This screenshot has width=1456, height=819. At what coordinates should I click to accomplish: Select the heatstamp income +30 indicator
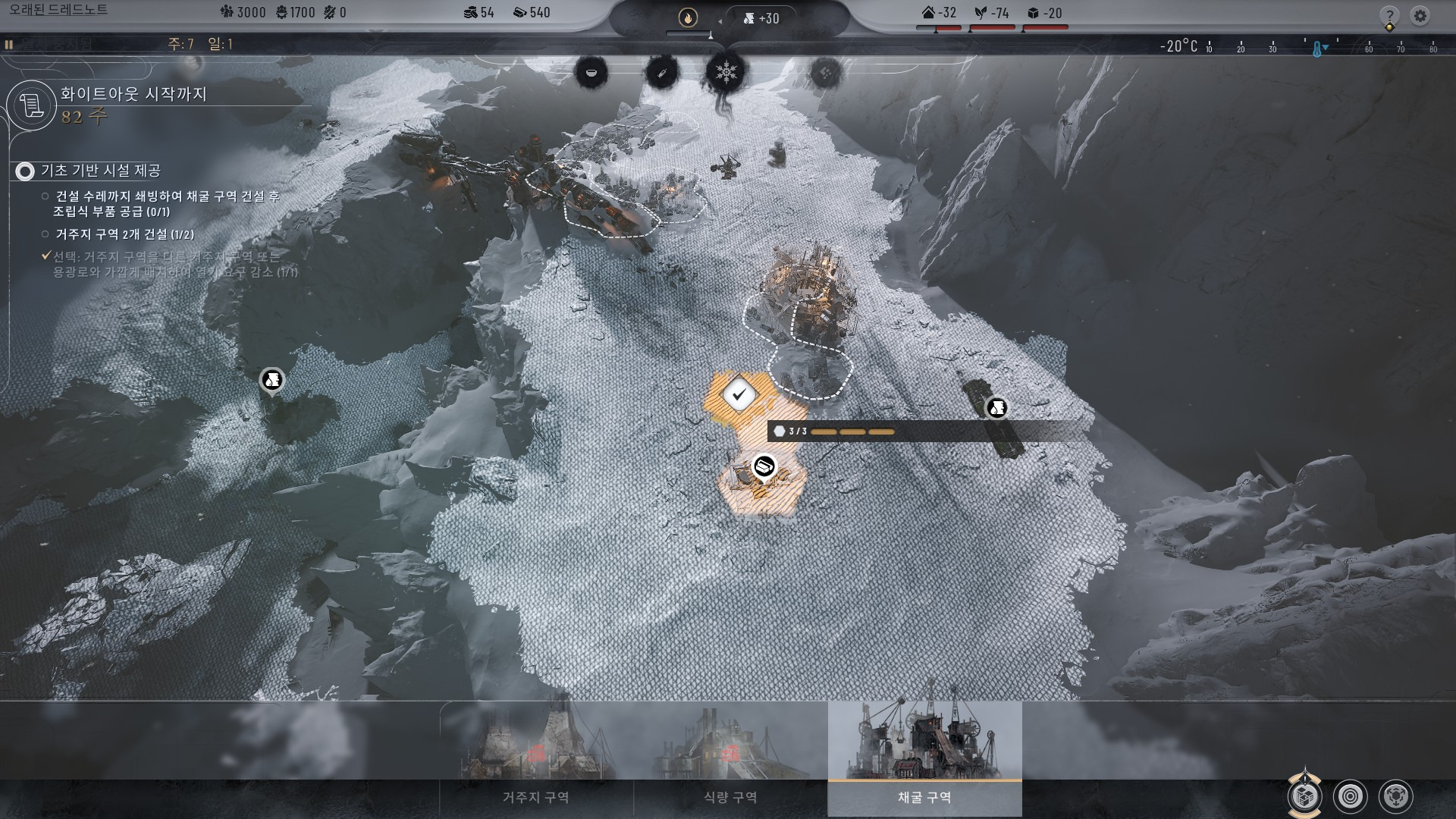point(761,18)
